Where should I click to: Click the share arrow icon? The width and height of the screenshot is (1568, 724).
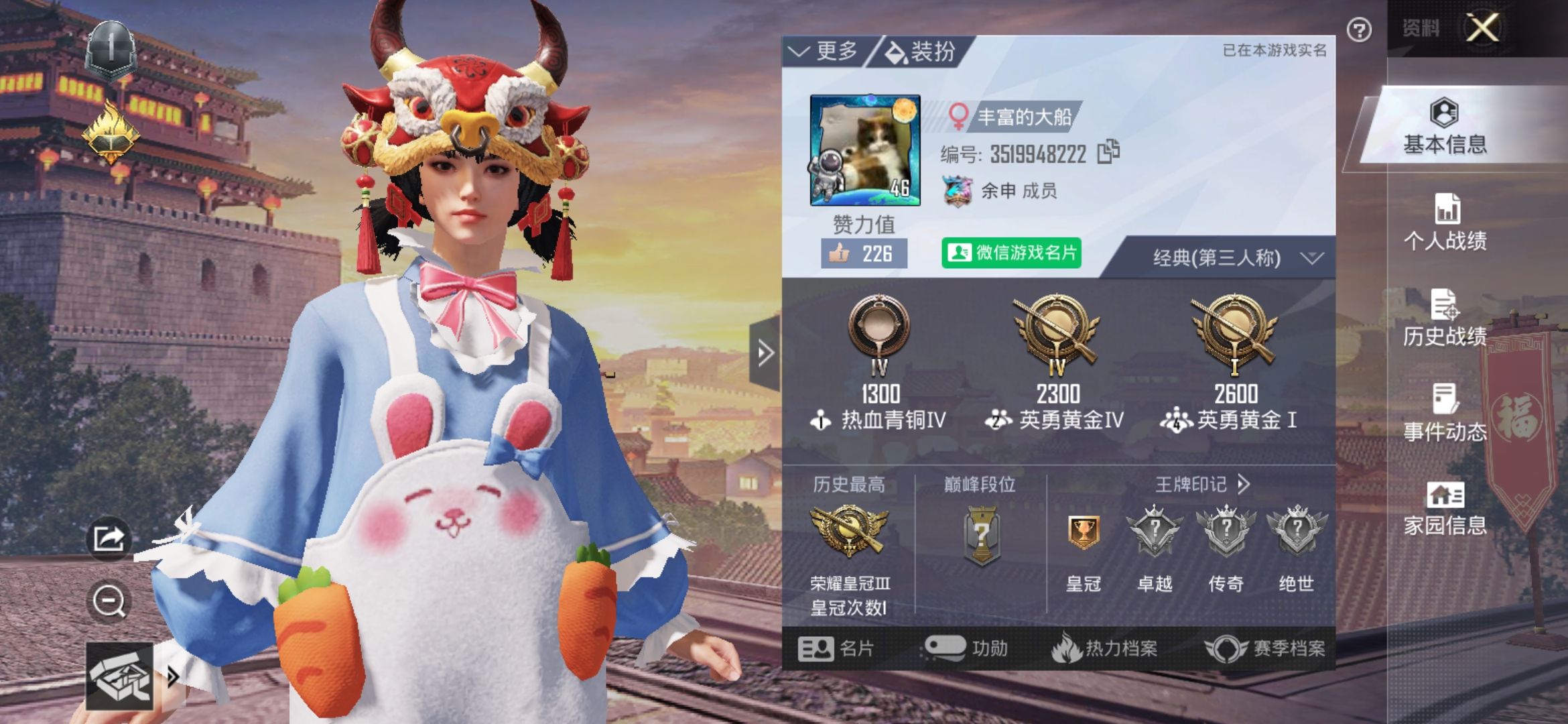click(109, 538)
